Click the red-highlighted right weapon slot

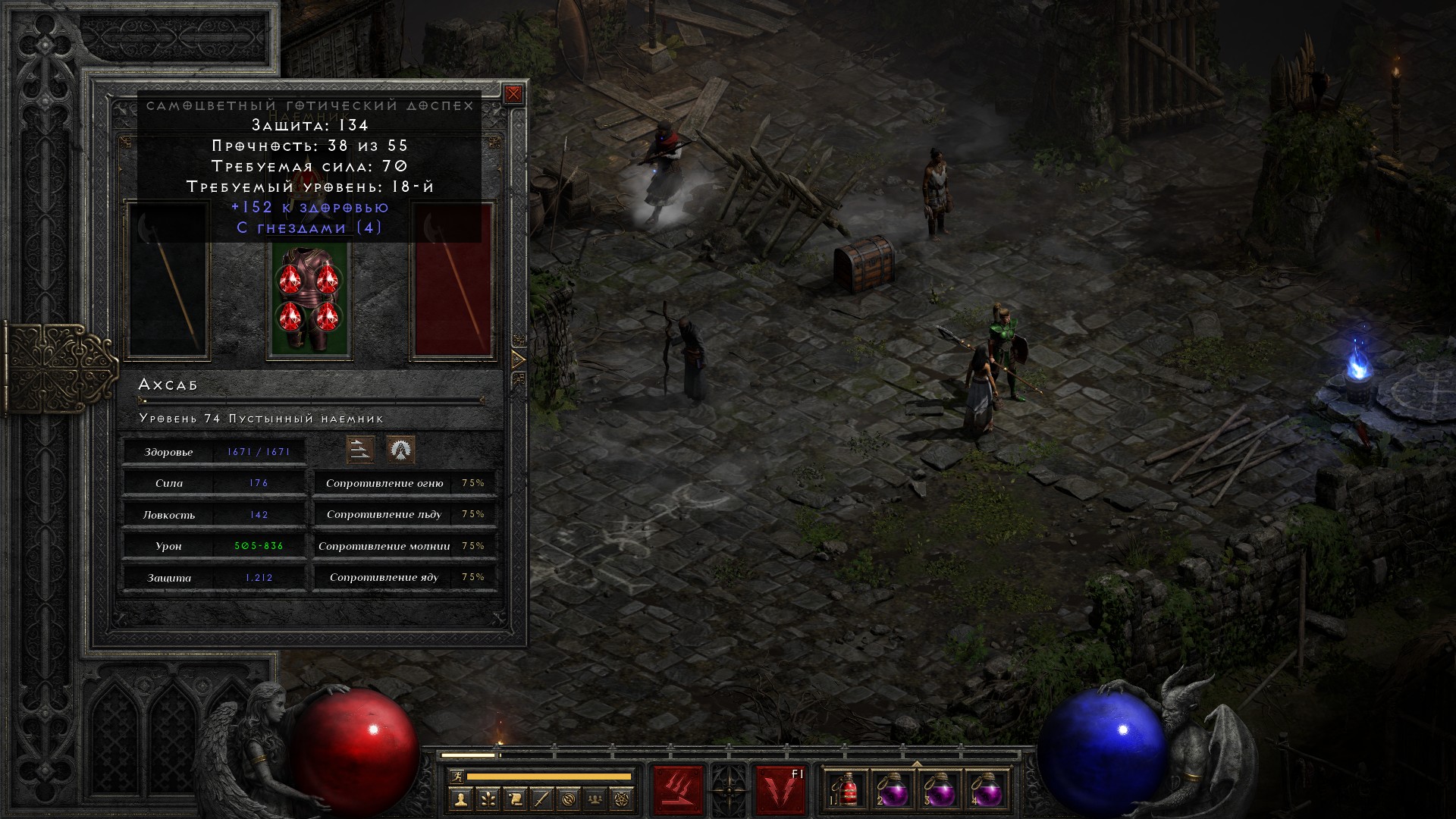click(x=453, y=281)
